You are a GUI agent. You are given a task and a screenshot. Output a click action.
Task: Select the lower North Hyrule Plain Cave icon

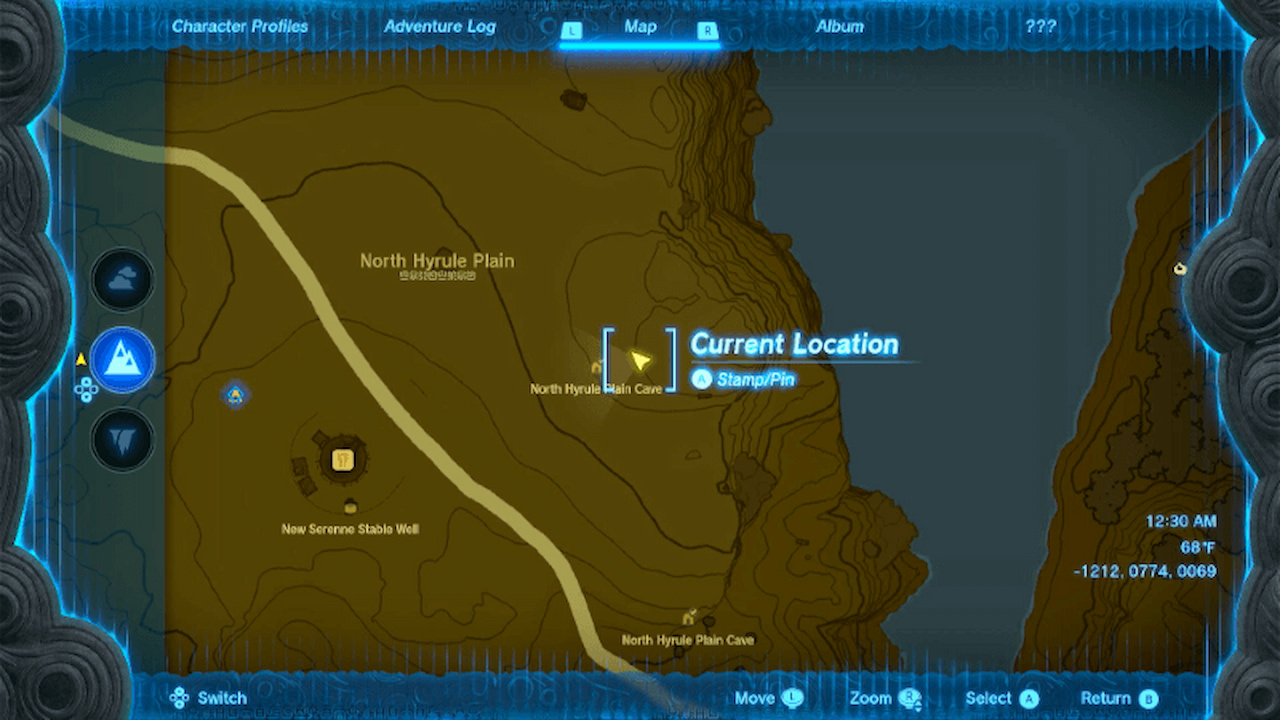[x=688, y=617]
